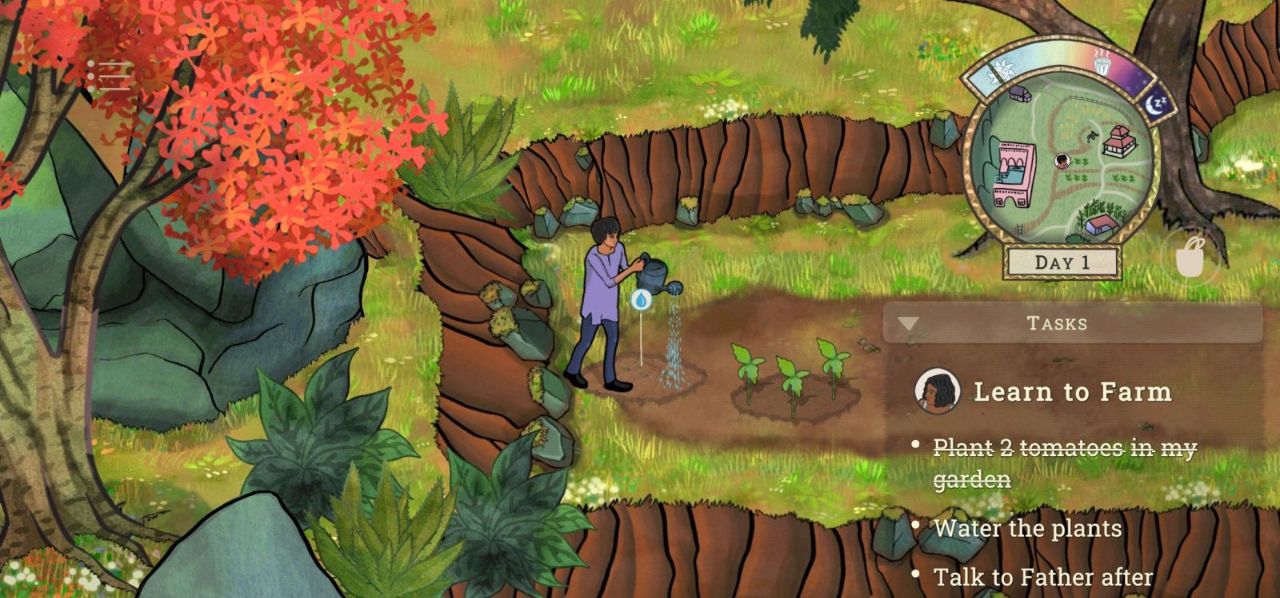The width and height of the screenshot is (1280, 598).
Task: Select the Learn to Farm quest
Action: (x=1072, y=392)
